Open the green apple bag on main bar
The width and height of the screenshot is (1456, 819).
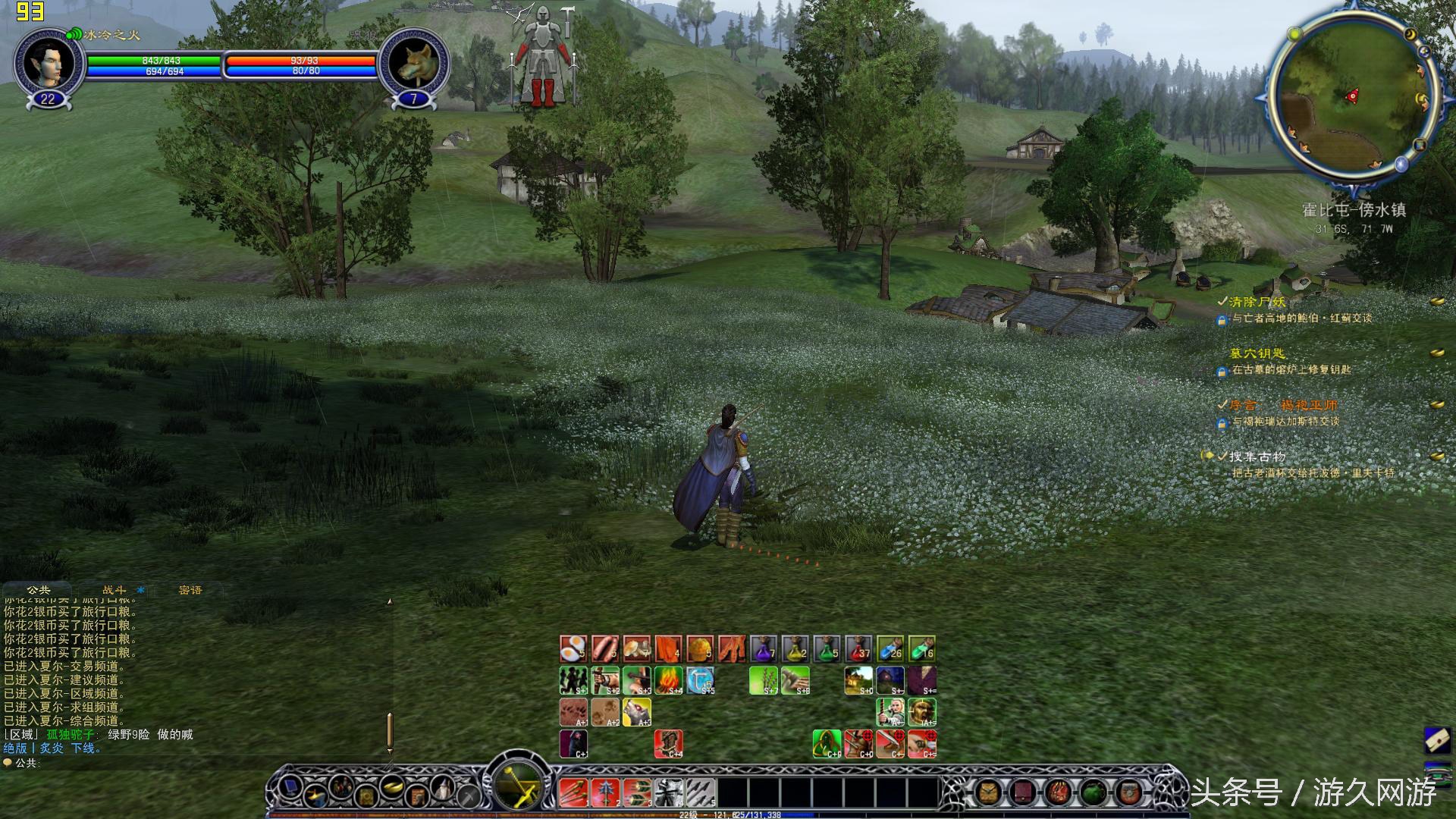coord(1092,792)
